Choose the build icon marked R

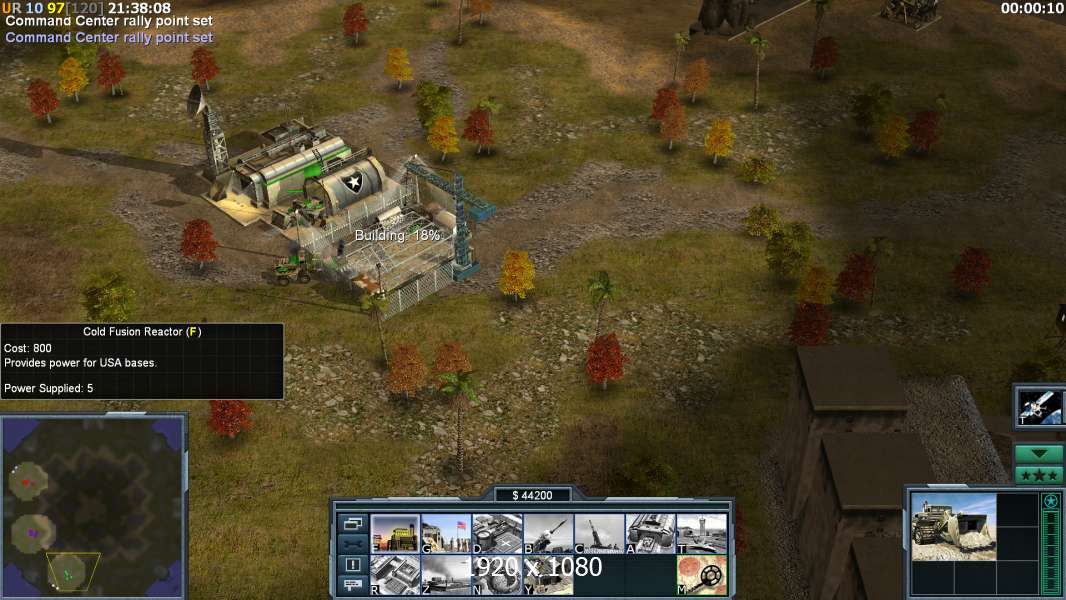point(395,575)
